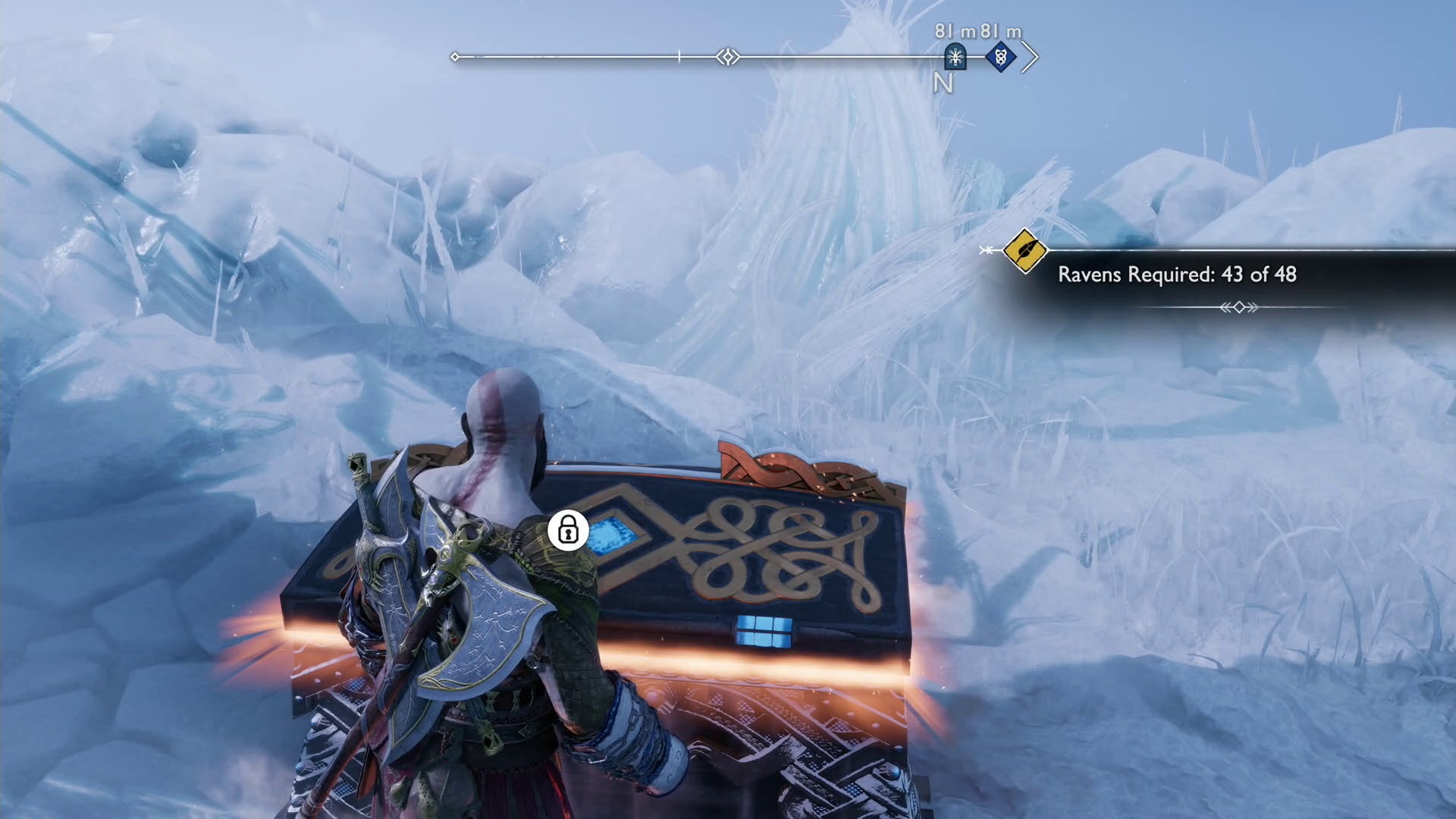Open the Ravens Required 43 of 48 notification
1456x819 pixels.
(x=1176, y=275)
